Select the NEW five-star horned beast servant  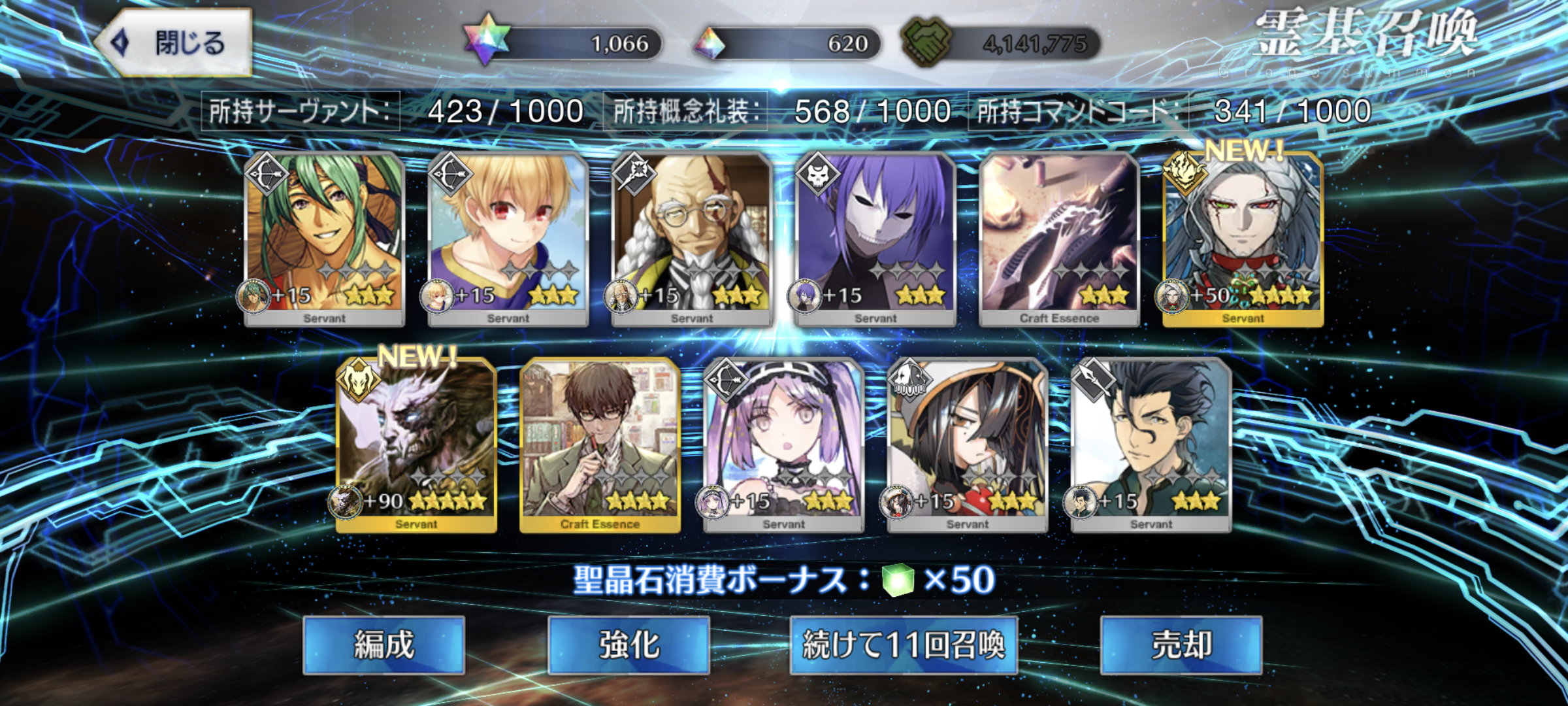point(416,445)
